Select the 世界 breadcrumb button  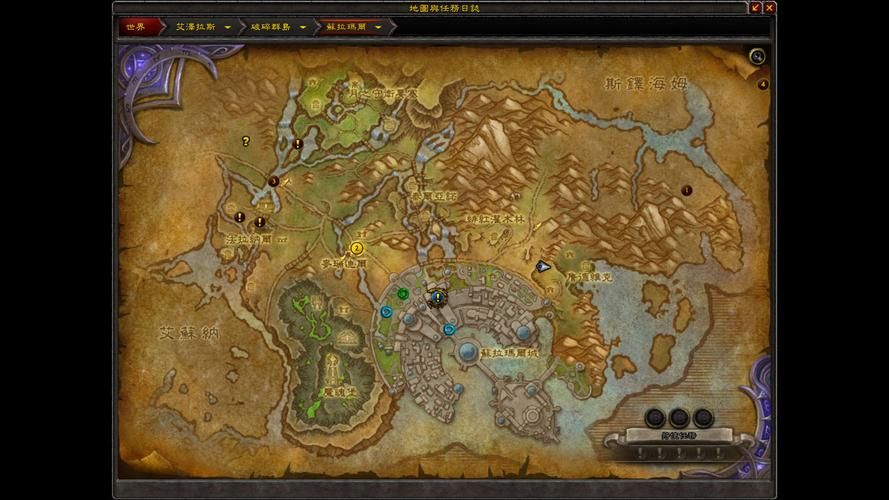[x=135, y=27]
